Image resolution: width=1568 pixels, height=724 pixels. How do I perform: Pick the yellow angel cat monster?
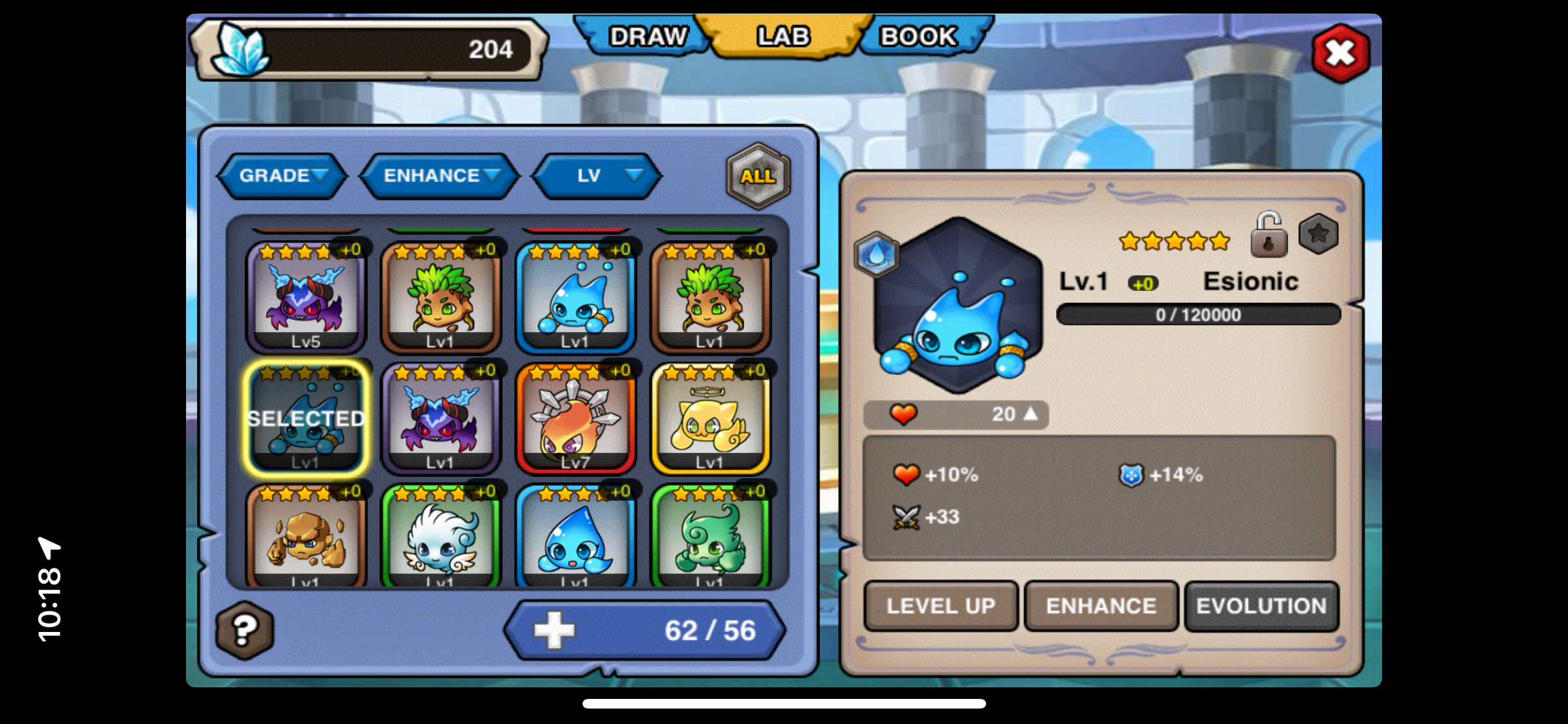pyautogui.click(x=710, y=418)
